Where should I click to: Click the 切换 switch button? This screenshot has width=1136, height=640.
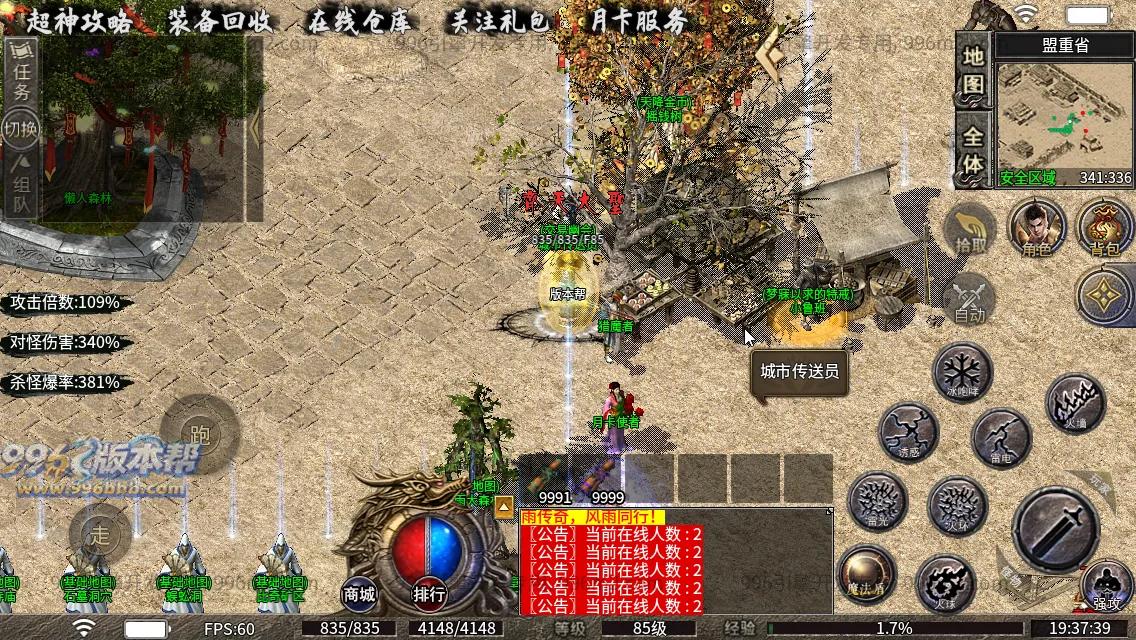click(x=21, y=129)
